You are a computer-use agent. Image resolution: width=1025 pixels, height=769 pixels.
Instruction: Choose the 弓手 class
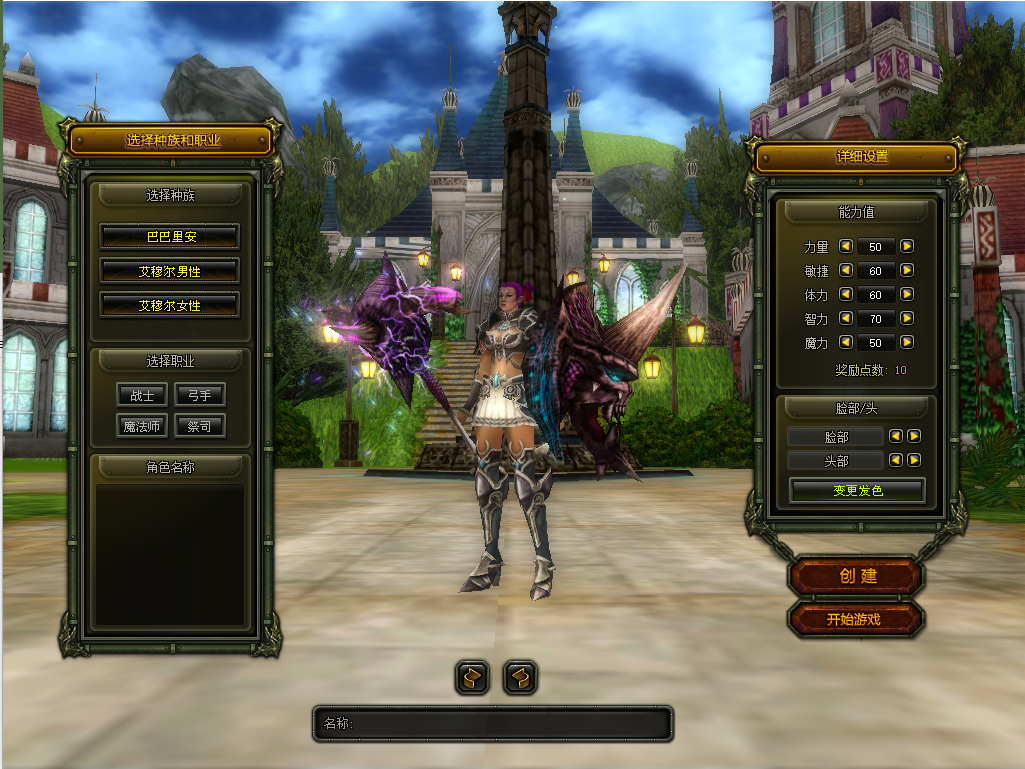tap(199, 395)
